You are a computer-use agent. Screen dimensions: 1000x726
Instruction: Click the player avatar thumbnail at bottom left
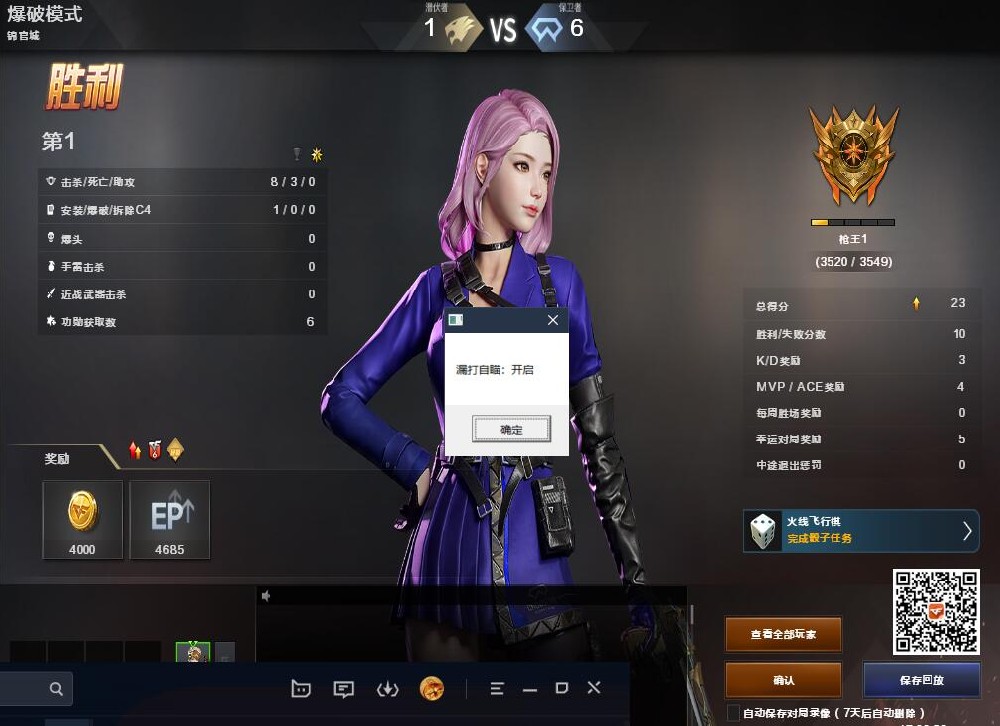193,653
